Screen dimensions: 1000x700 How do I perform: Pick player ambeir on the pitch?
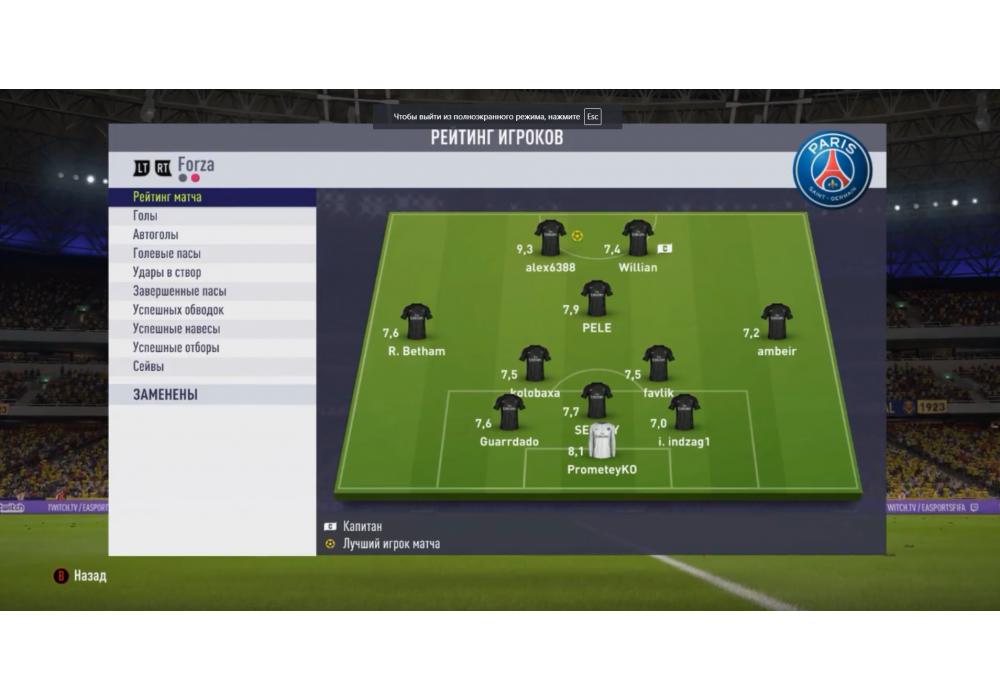click(776, 322)
